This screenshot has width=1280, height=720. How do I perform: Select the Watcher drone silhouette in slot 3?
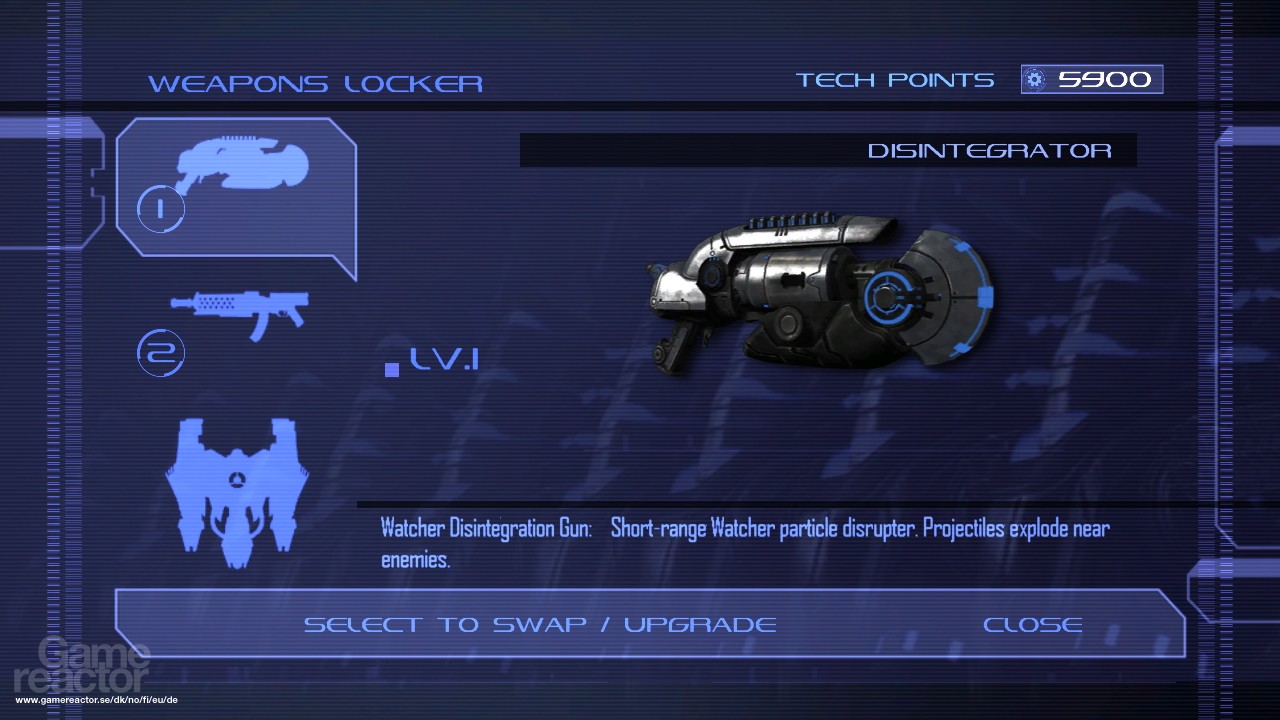pyautogui.click(x=237, y=490)
